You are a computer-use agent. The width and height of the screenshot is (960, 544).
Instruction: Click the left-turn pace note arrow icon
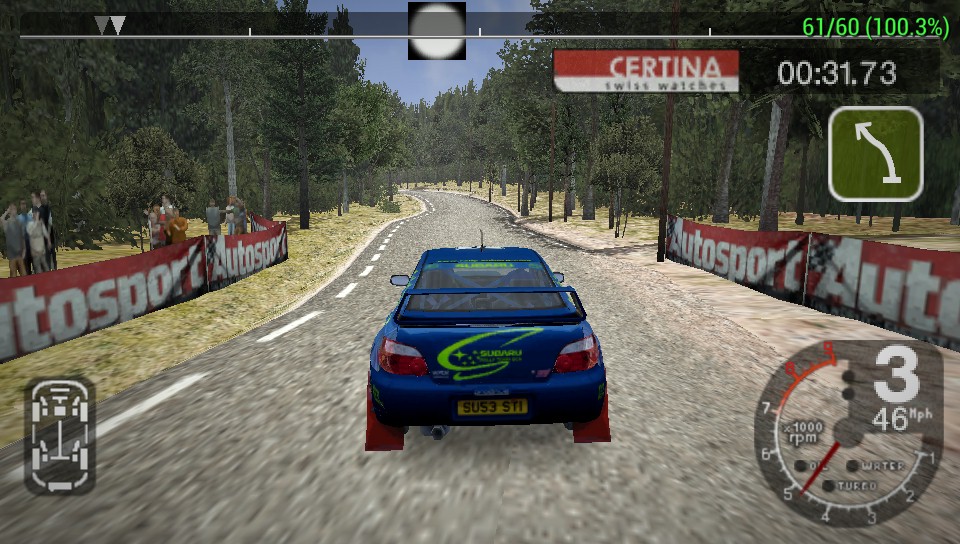point(875,153)
